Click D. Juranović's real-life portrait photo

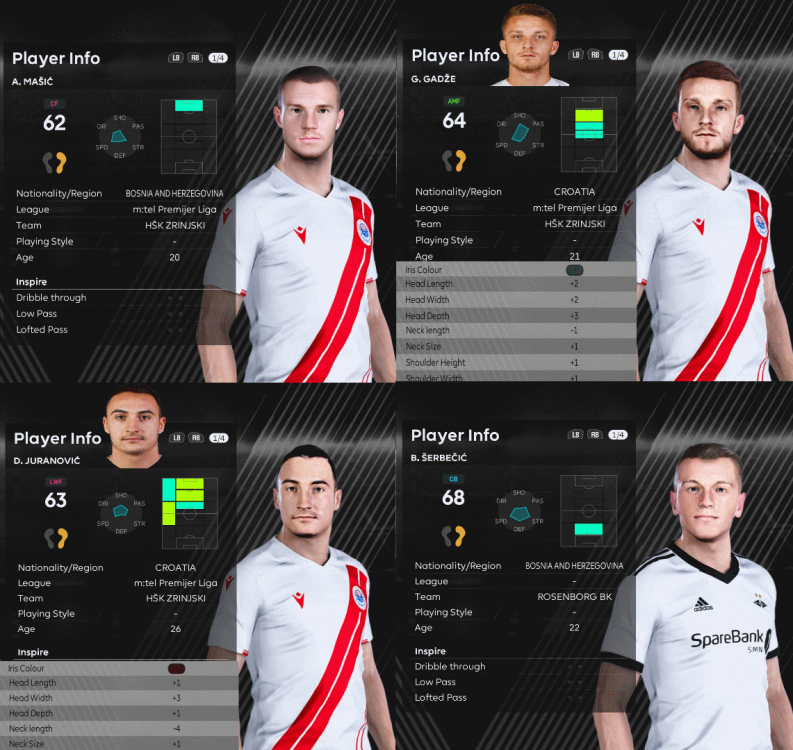click(x=135, y=429)
